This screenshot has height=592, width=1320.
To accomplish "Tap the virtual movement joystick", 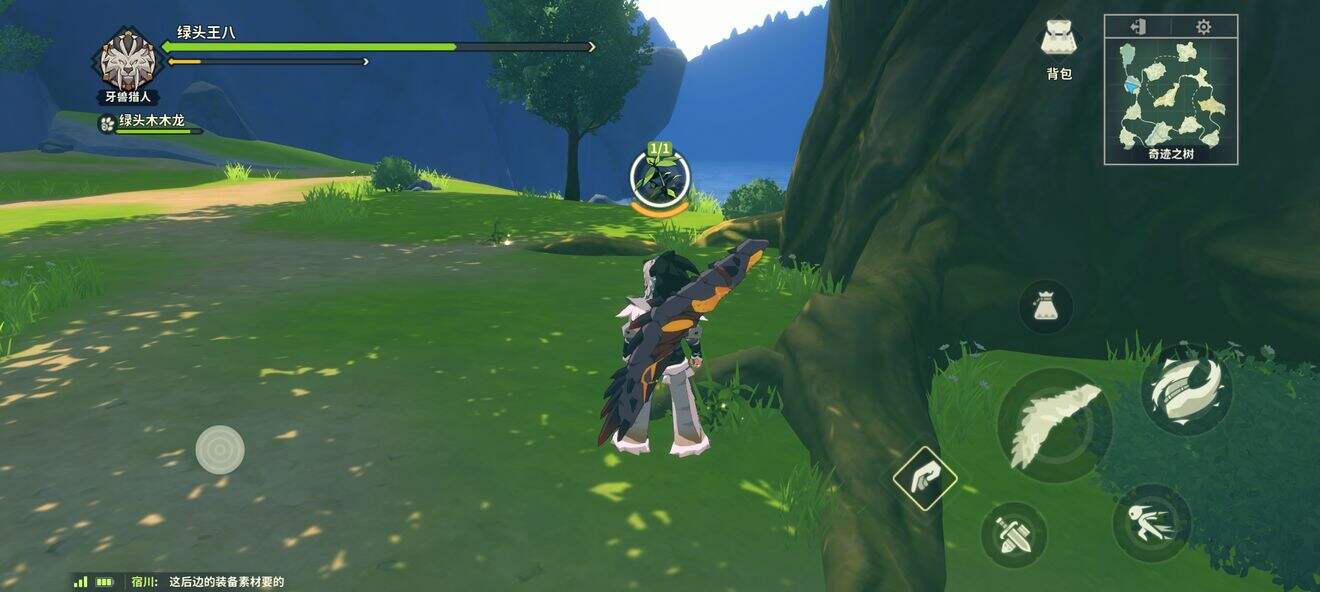I will (220, 449).
